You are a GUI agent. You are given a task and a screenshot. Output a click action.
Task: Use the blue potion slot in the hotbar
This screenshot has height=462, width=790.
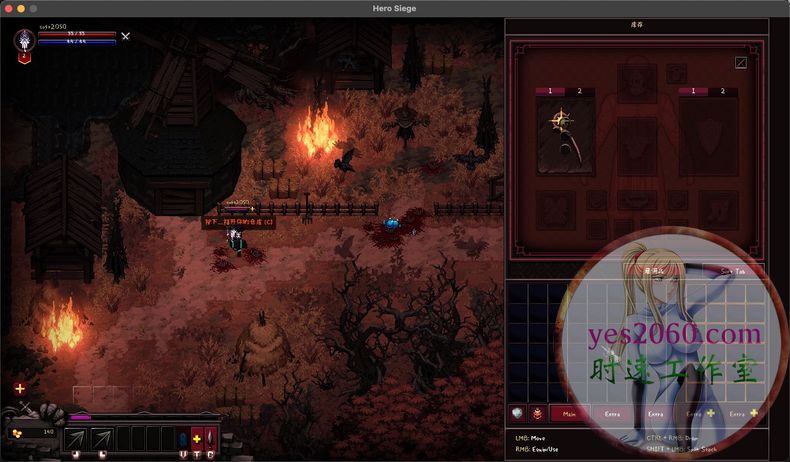point(182,438)
